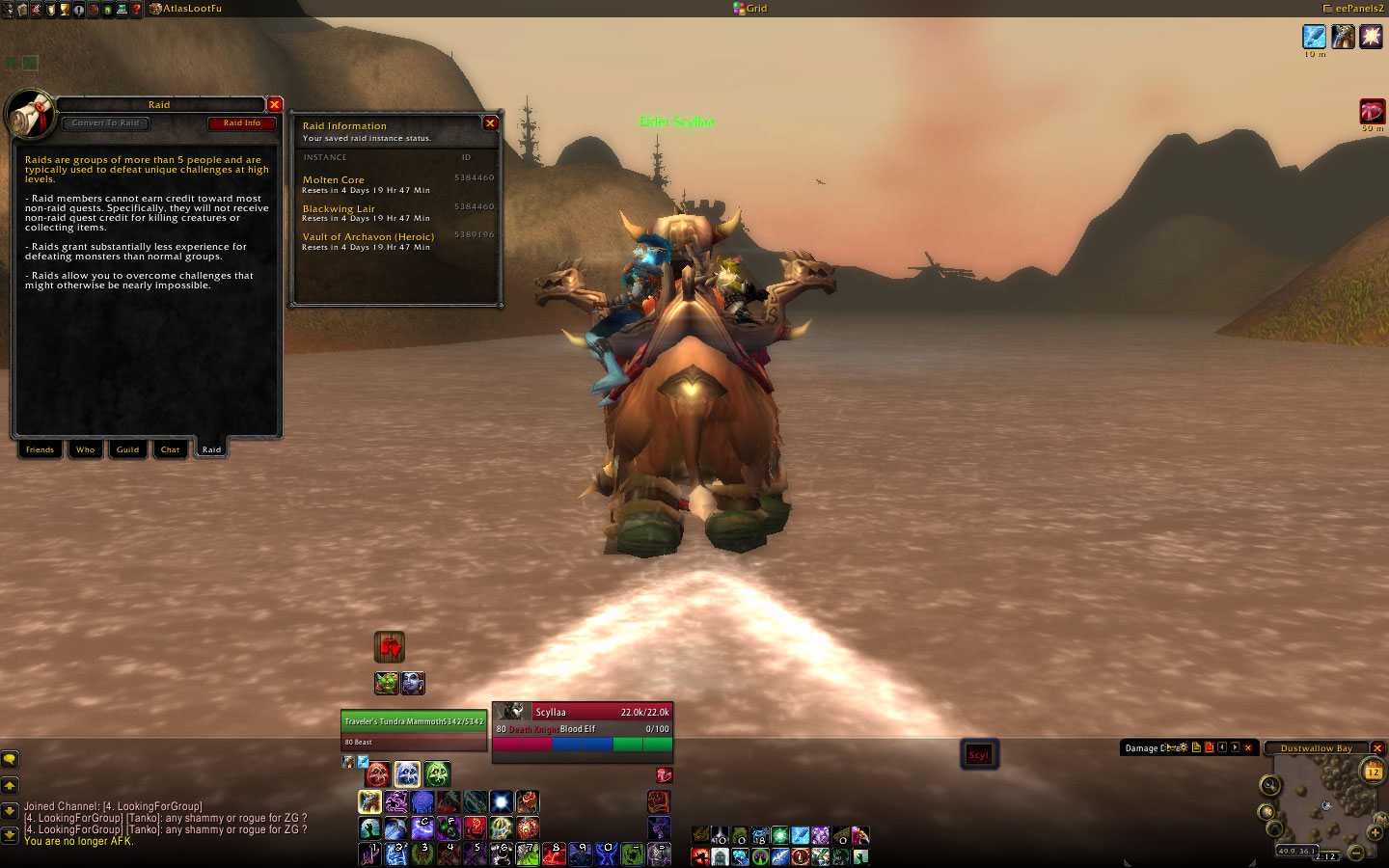Open the damage meter gear settings
The image size is (1389, 868).
1184,747
